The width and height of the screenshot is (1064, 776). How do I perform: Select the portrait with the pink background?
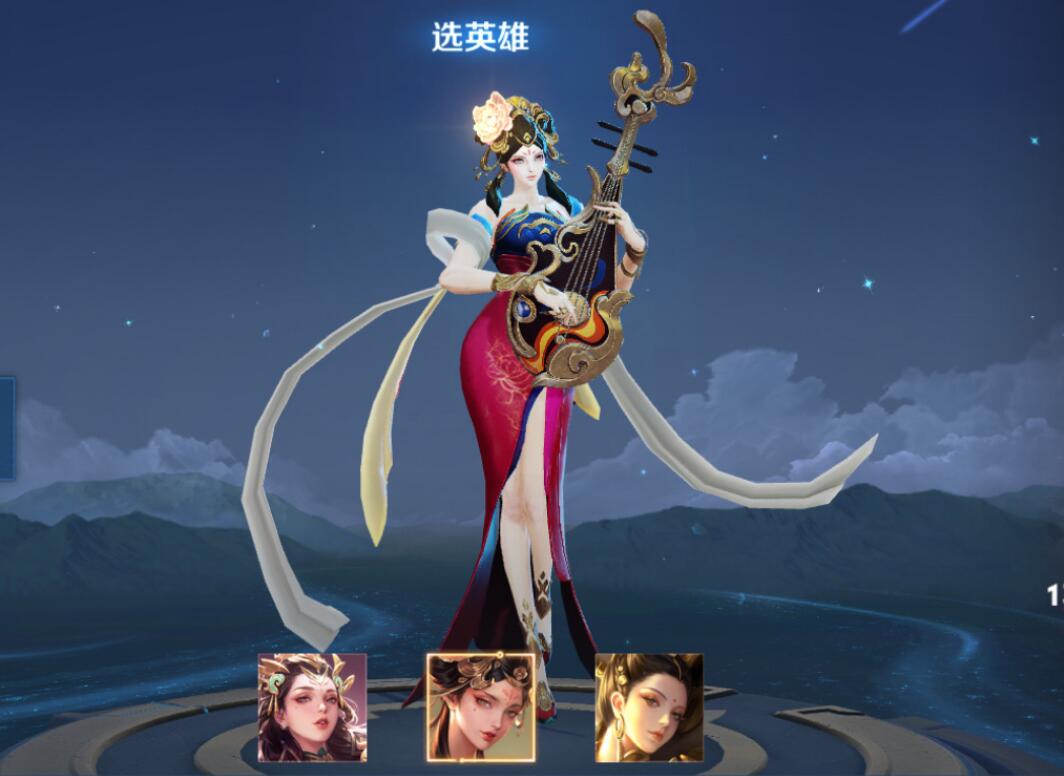[x=312, y=707]
